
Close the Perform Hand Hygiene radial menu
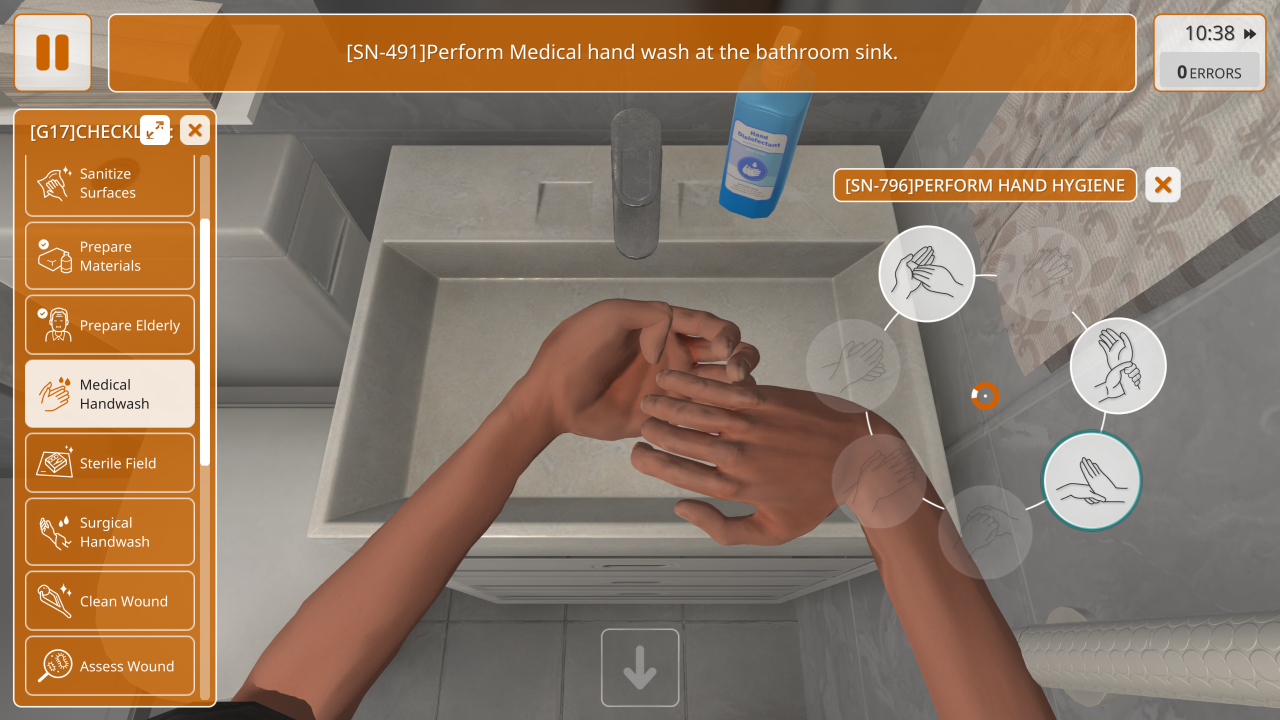(1162, 185)
